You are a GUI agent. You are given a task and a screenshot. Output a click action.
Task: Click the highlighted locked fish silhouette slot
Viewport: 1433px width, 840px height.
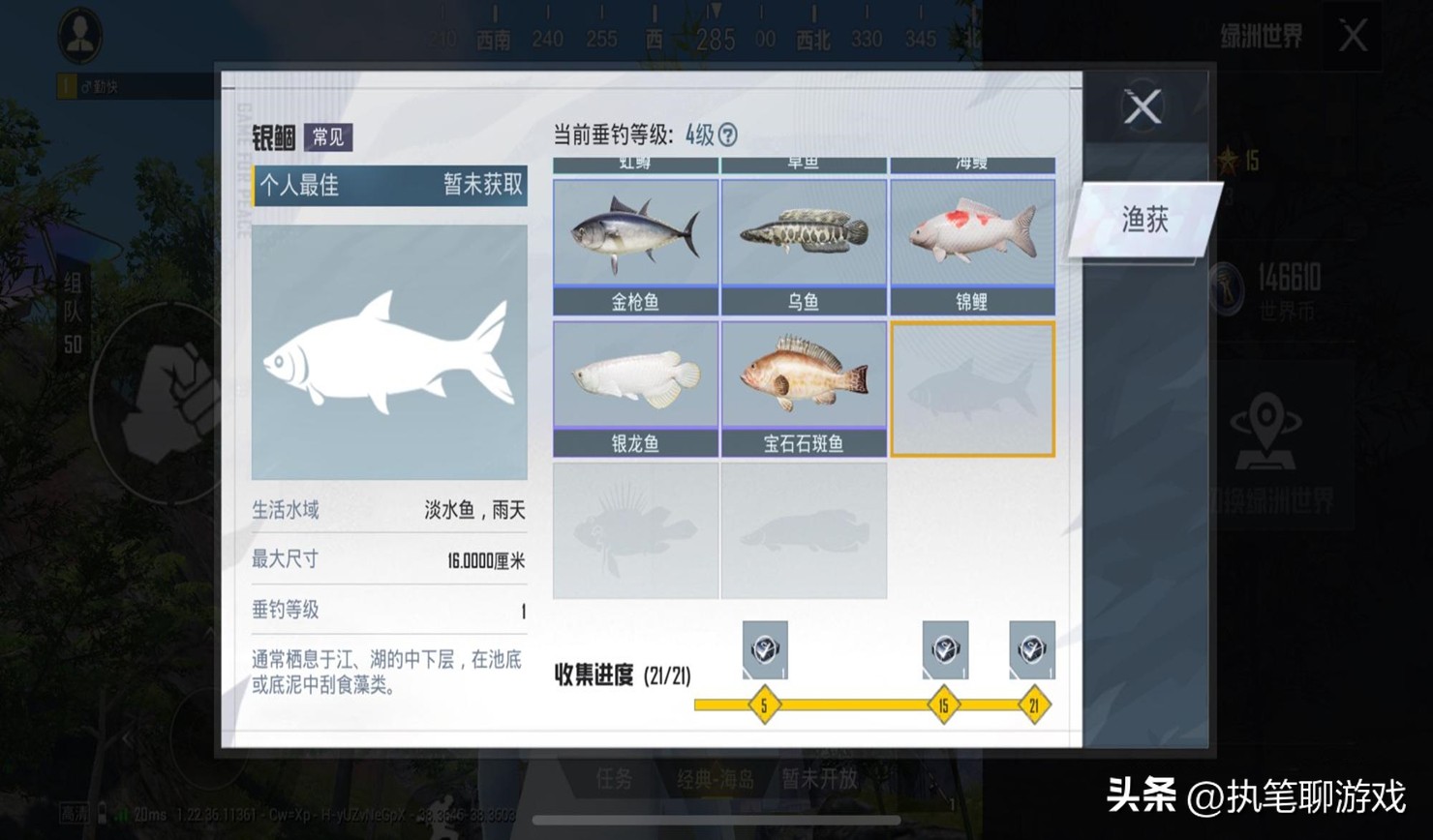[x=971, y=387]
